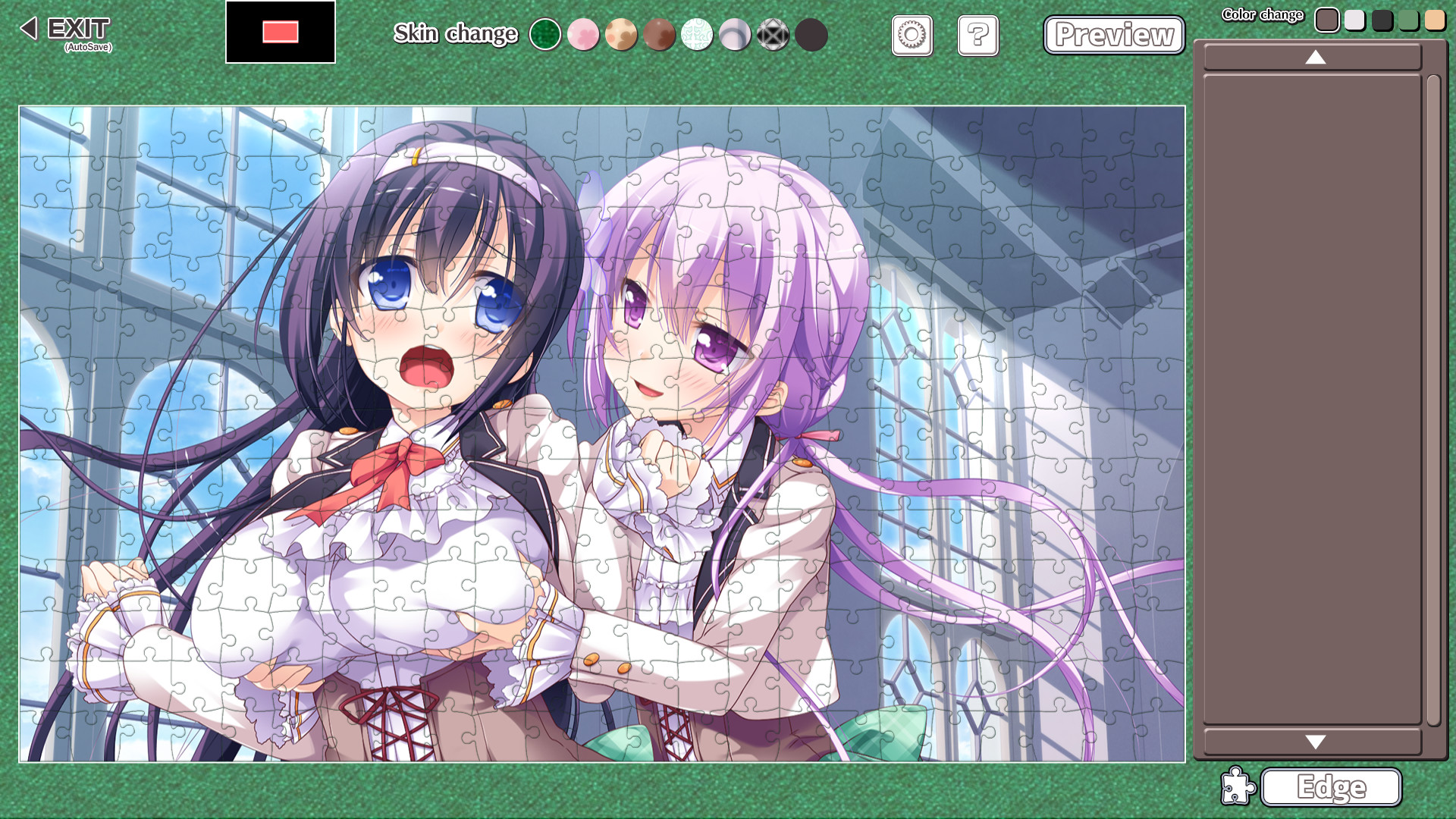Open the Skin change label area
Viewport: 1456px width, 819px height.
pyautogui.click(x=455, y=33)
